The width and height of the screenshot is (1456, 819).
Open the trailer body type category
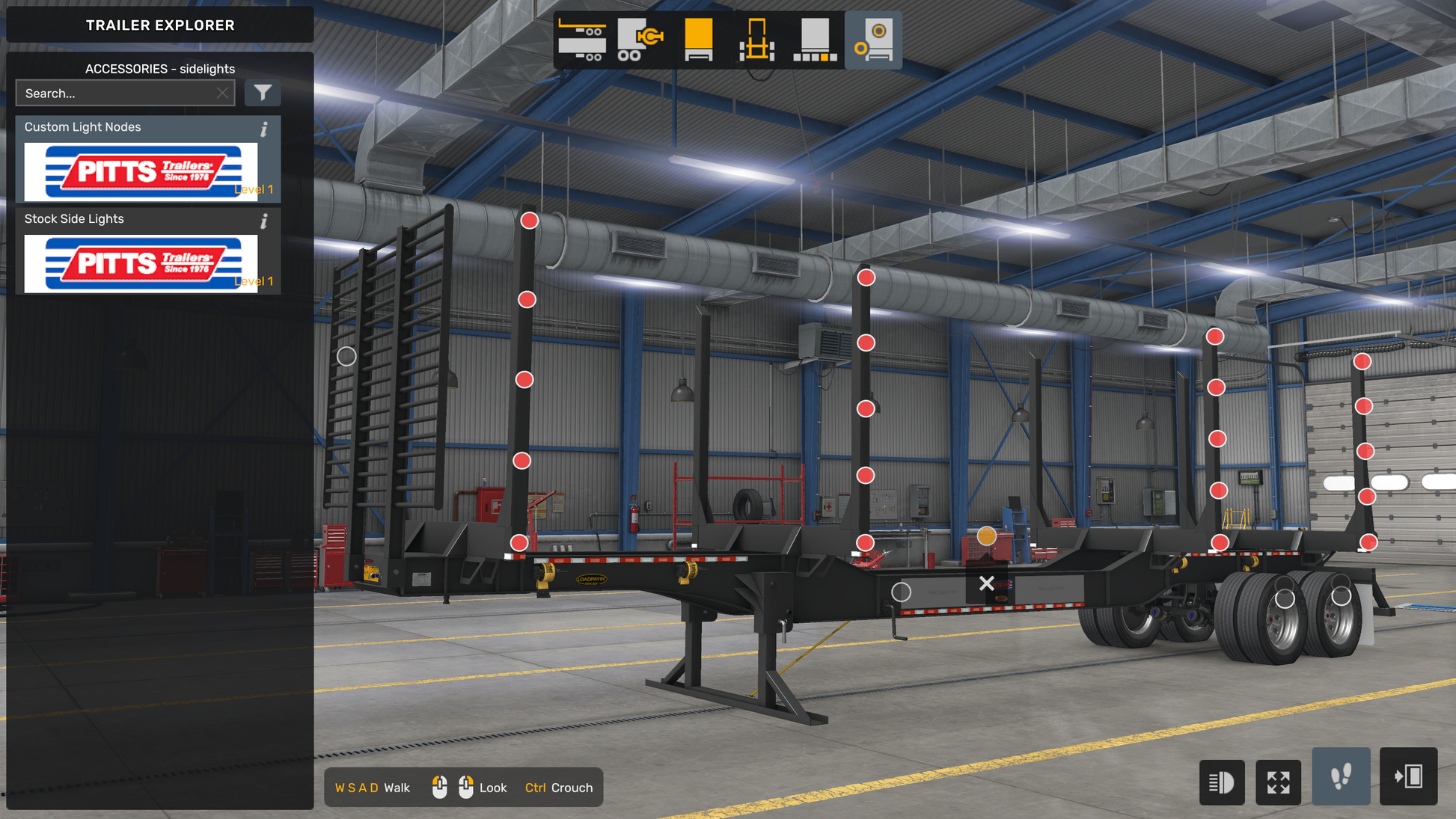[x=582, y=40]
